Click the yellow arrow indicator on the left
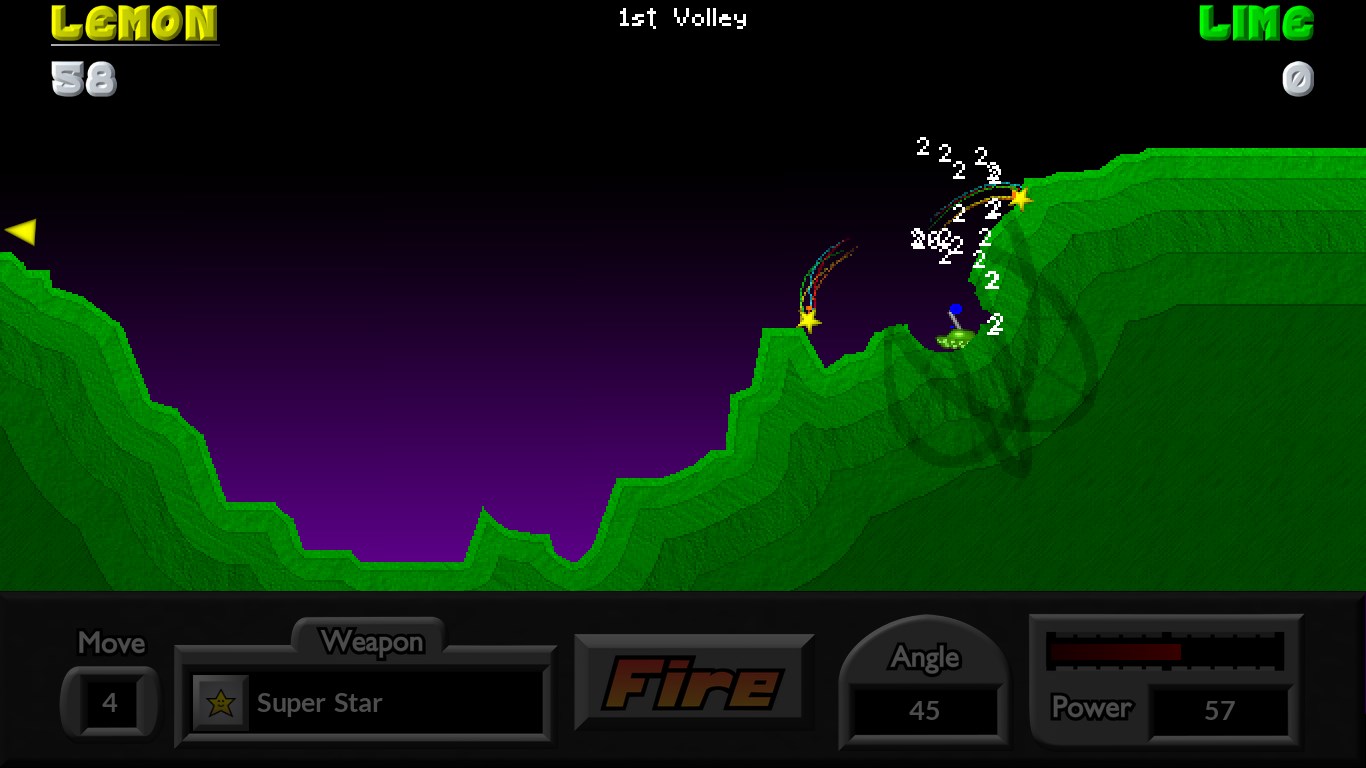 click(x=21, y=231)
